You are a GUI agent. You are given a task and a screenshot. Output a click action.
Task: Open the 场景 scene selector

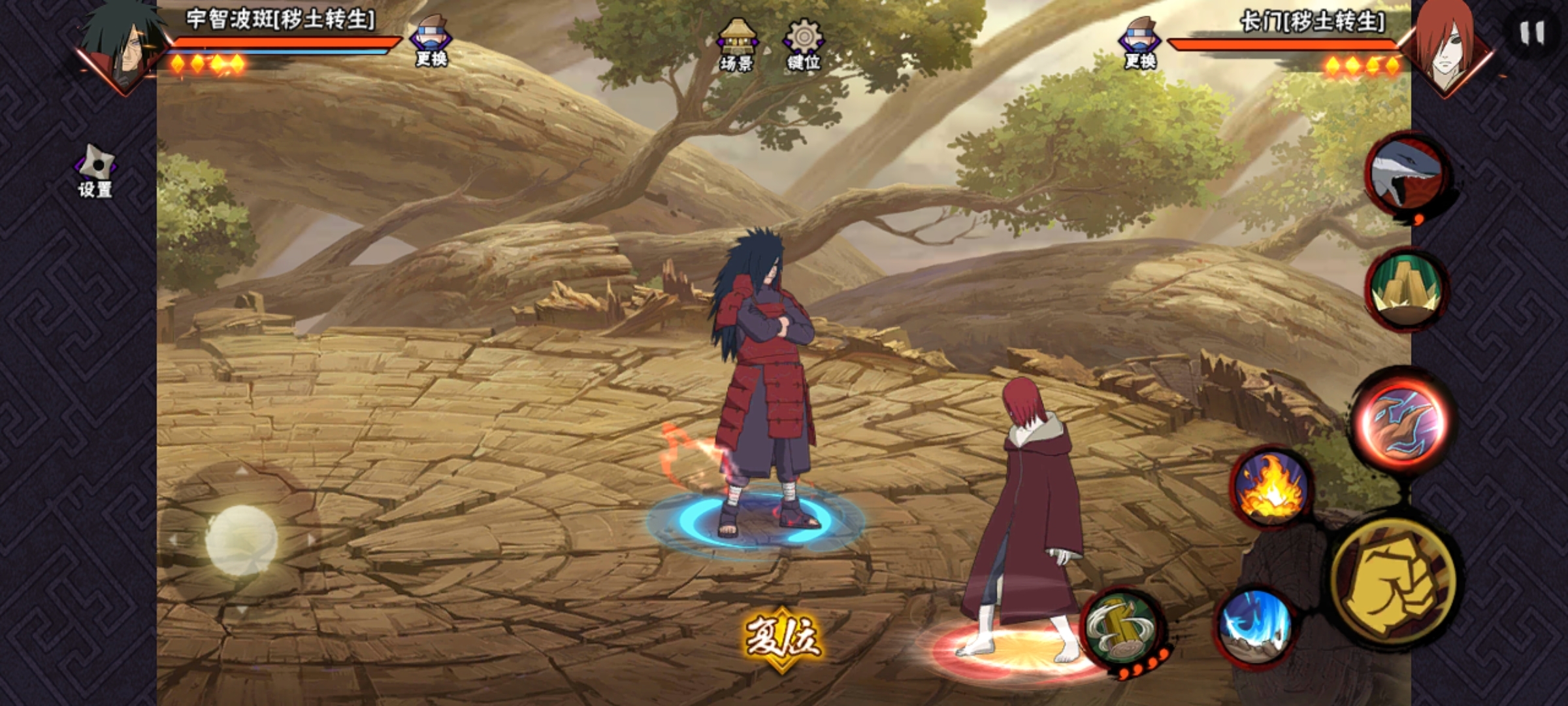click(737, 44)
